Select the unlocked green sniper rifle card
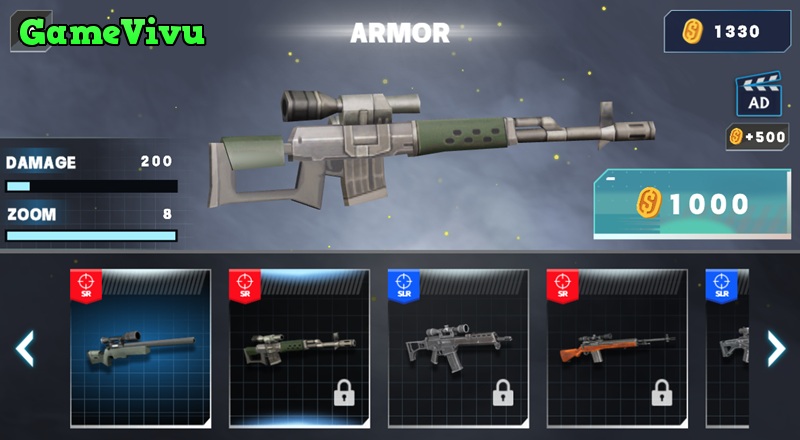This screenshot has height=440, width=800. click(x=140, y=347)
